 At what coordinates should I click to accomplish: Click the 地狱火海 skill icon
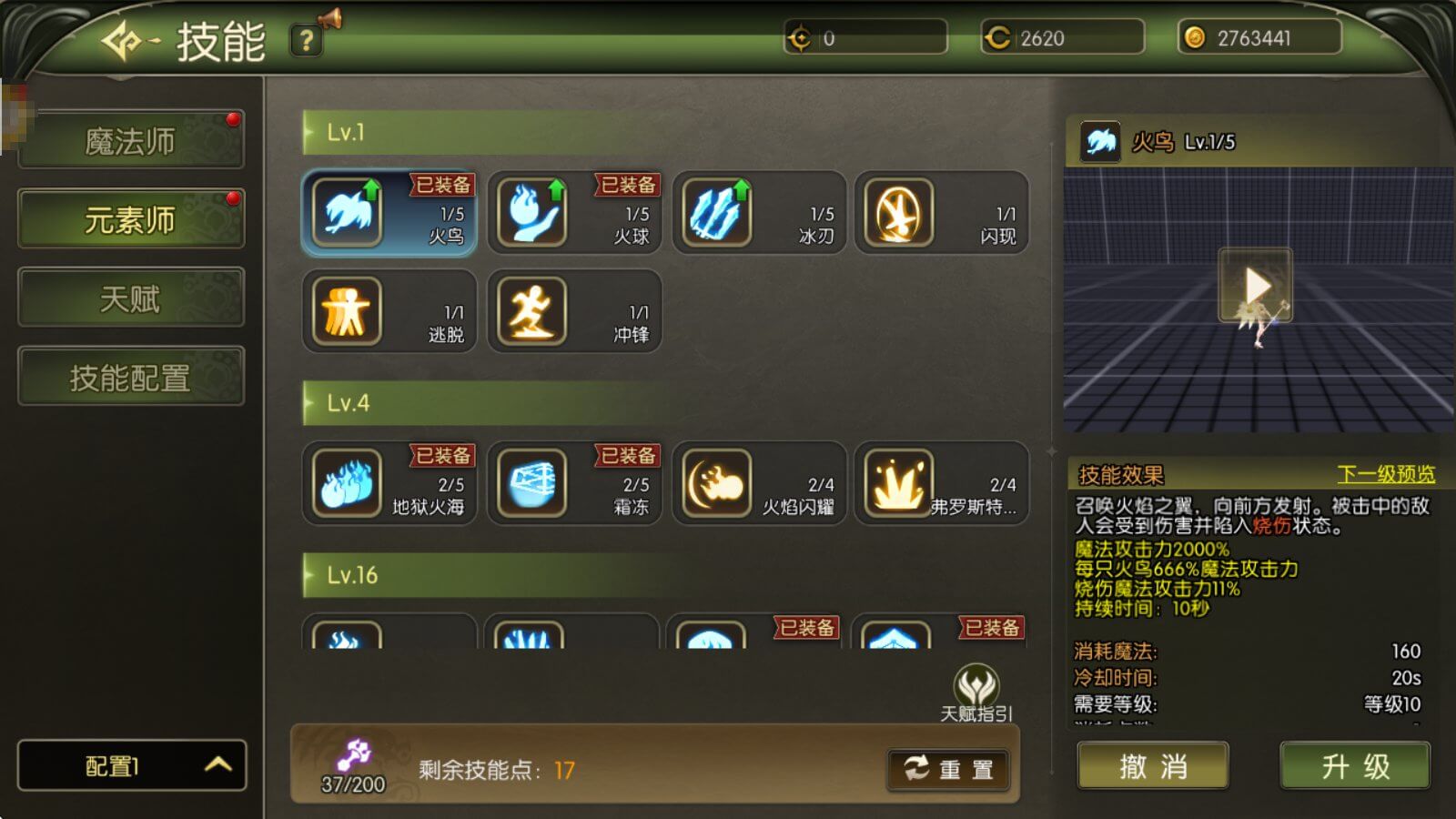click(x=349, y=483)
